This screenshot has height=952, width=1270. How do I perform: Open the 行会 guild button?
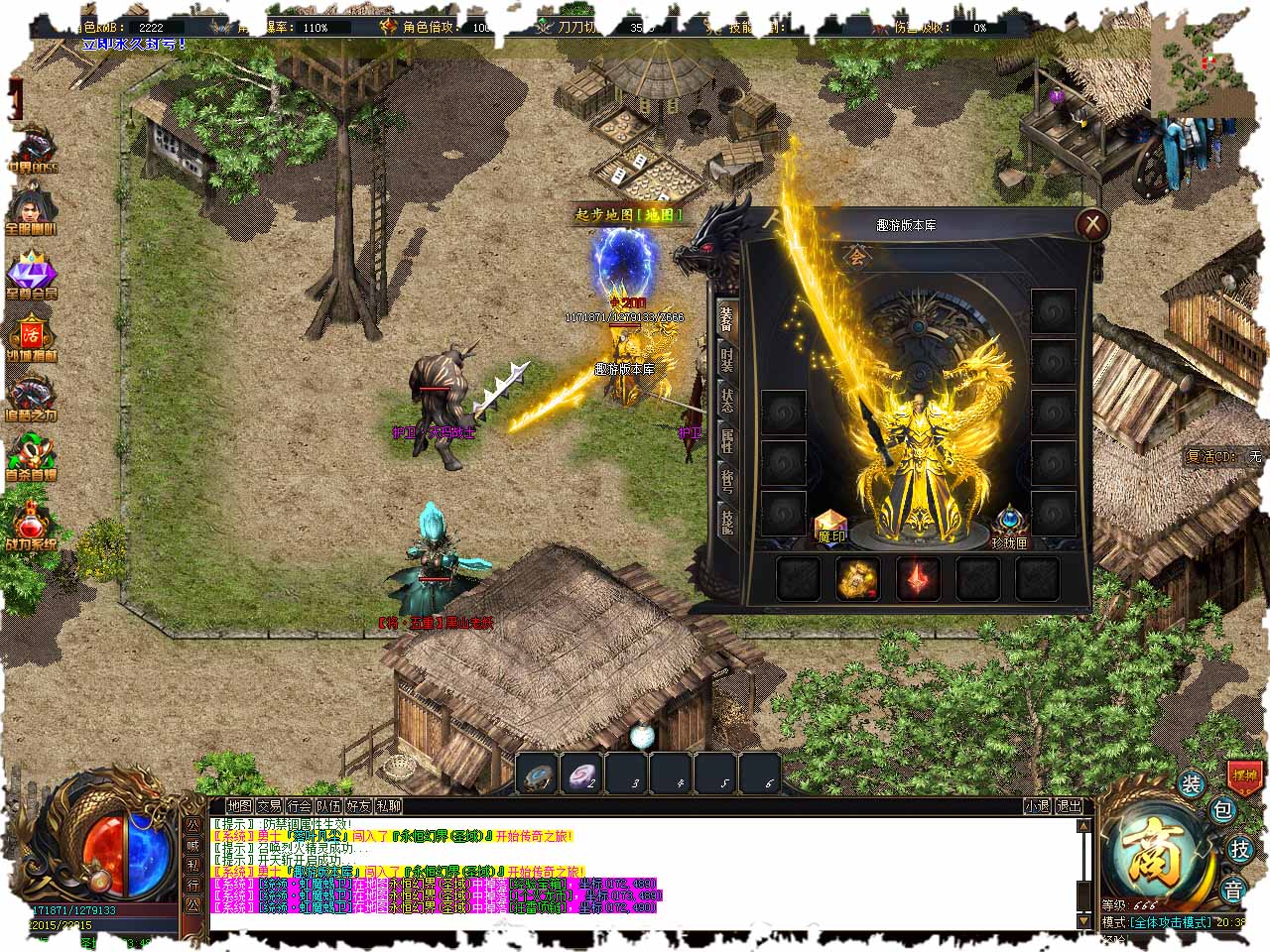pos(300,806)
